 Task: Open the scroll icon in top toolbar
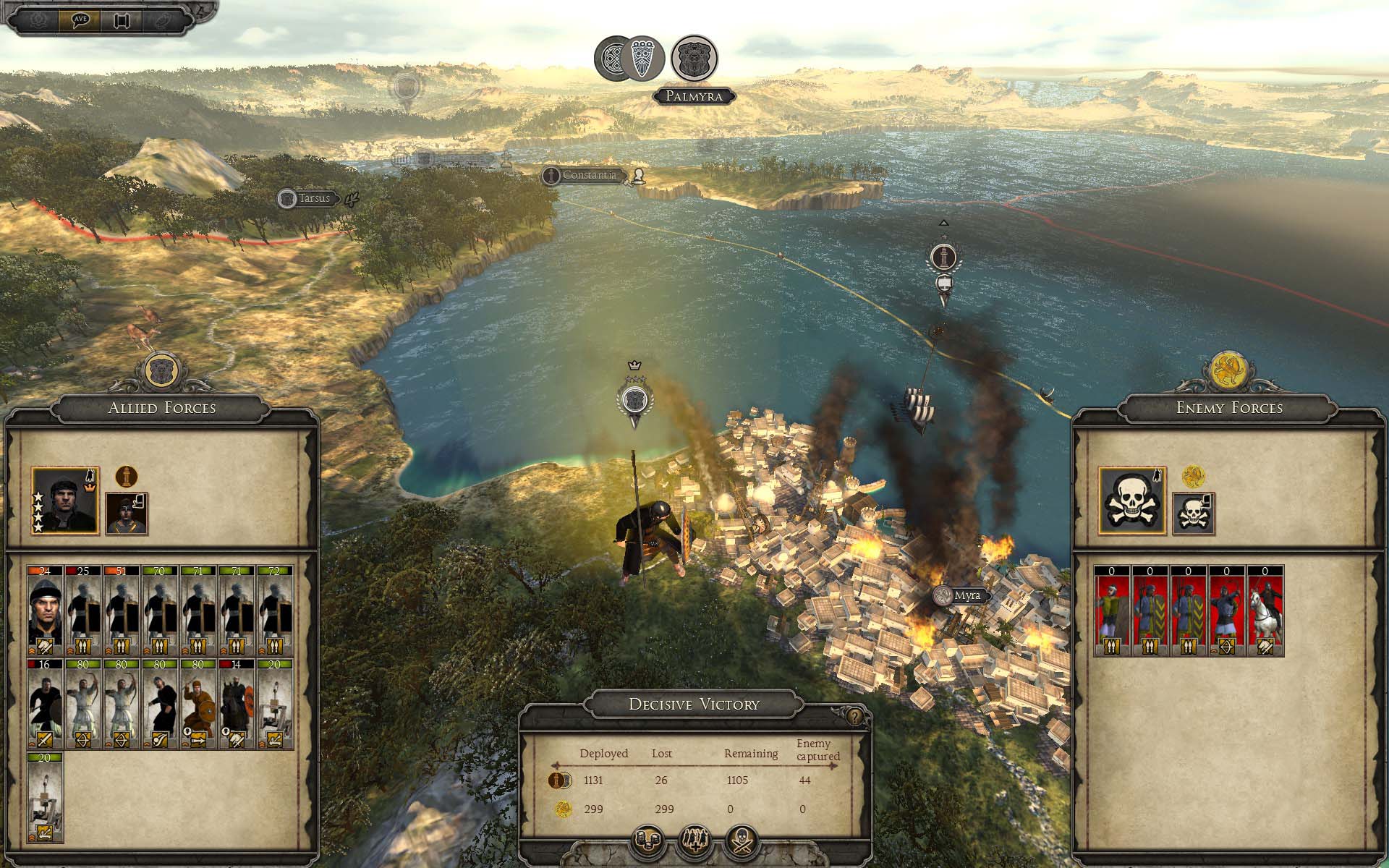[121, 20]
